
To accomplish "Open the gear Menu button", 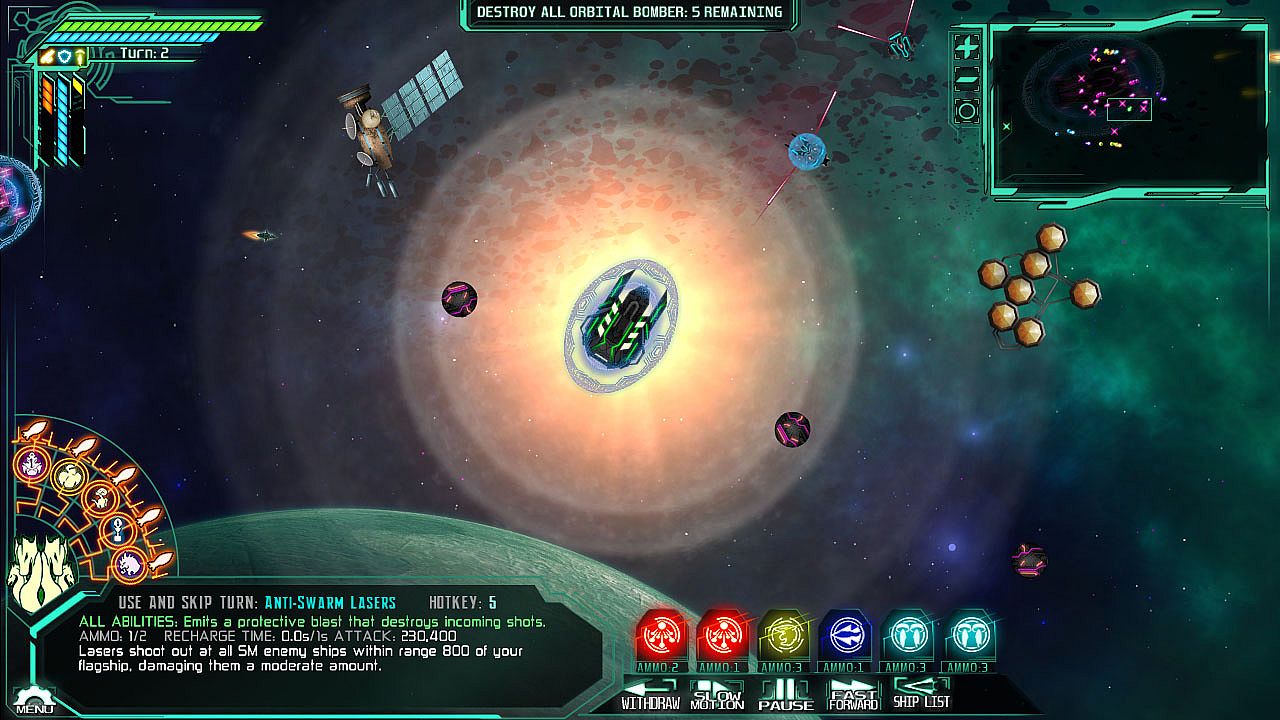I will pyautogui.click(x=33, y=699).
